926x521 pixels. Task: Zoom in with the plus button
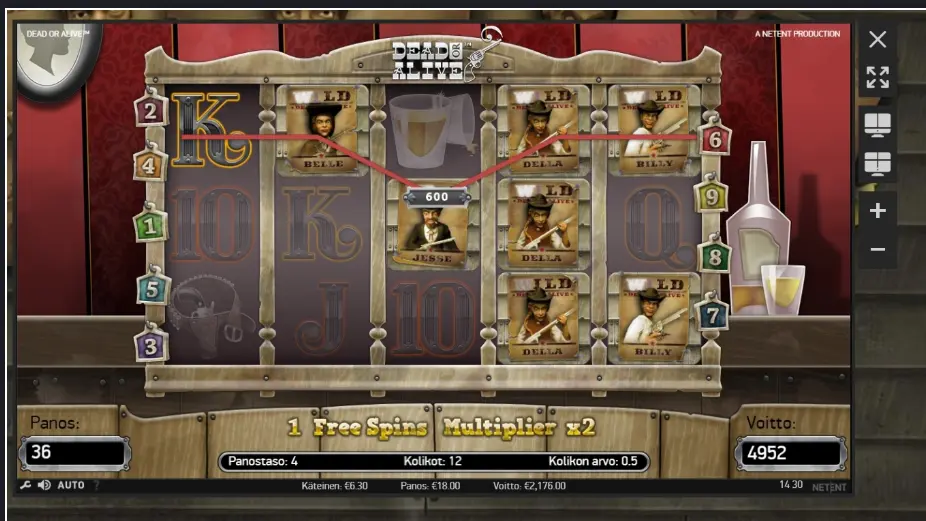click(877, 210)
